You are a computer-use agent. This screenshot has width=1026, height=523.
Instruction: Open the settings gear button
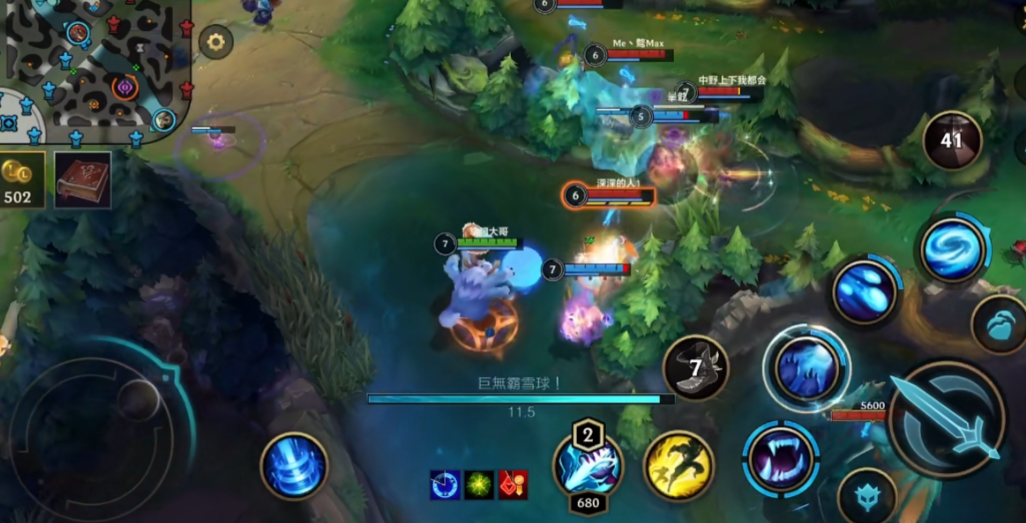pos(215,42)
